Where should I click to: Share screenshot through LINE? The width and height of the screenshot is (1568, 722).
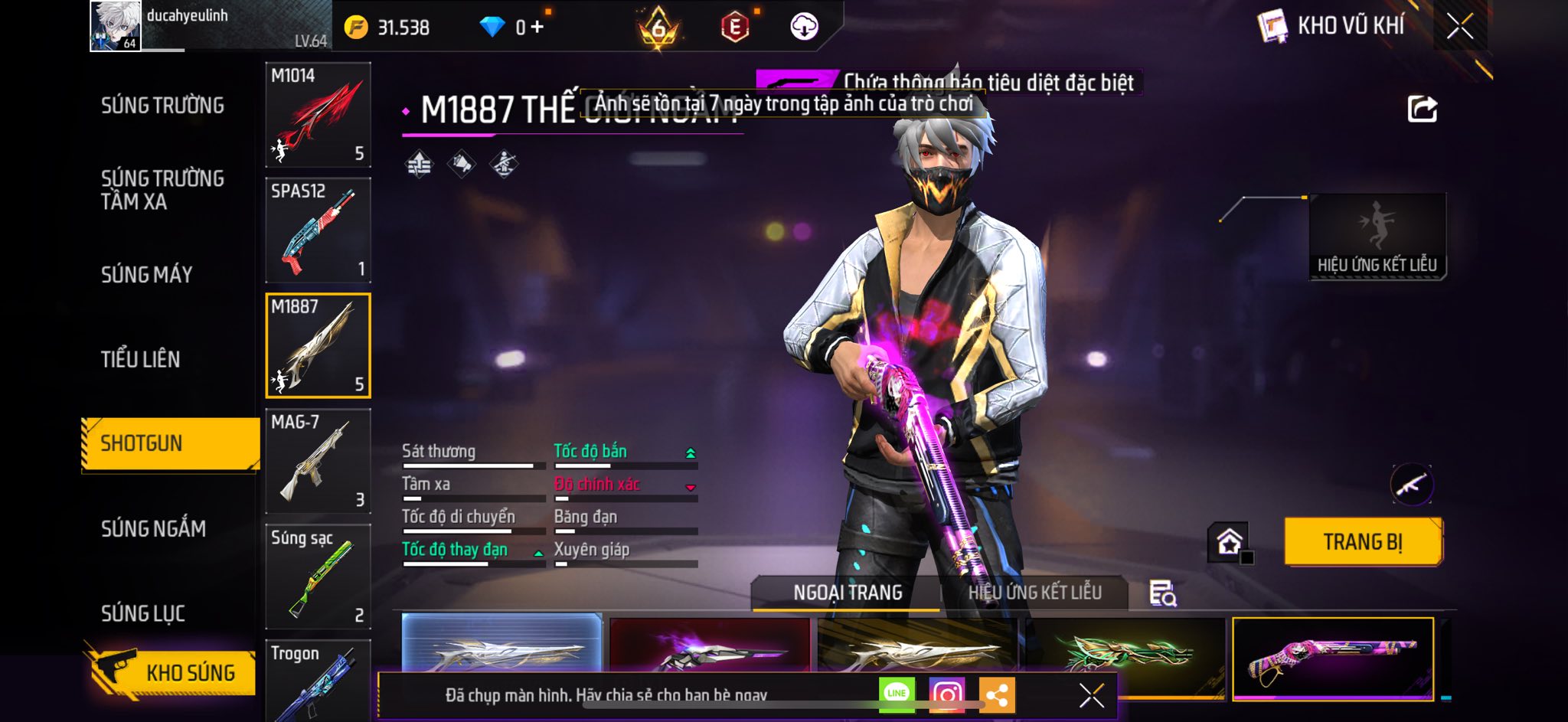pos(897,694)
